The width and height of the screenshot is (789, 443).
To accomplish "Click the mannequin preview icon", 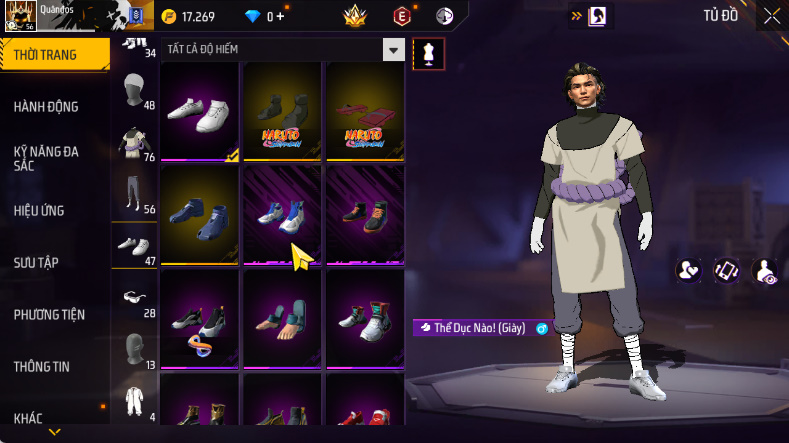I will coord(429,54).
